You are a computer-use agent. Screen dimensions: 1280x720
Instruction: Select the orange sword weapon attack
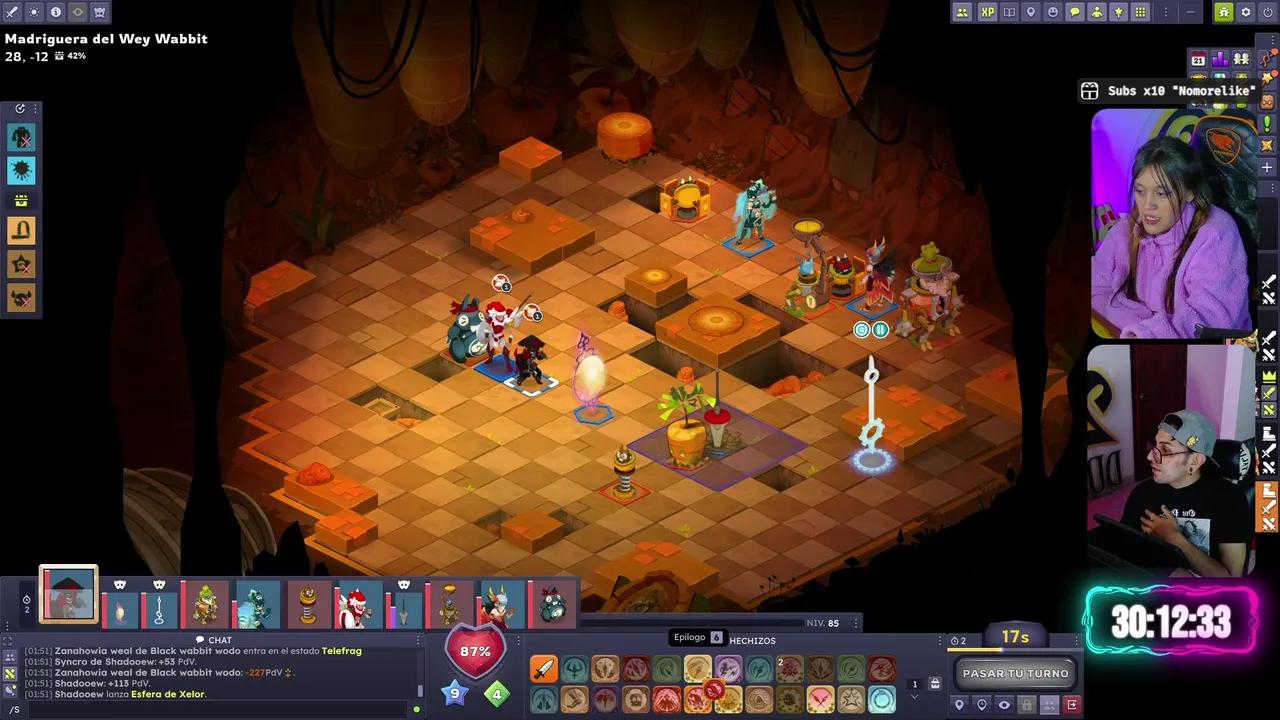pyautogui.click(x=543, y=669)
